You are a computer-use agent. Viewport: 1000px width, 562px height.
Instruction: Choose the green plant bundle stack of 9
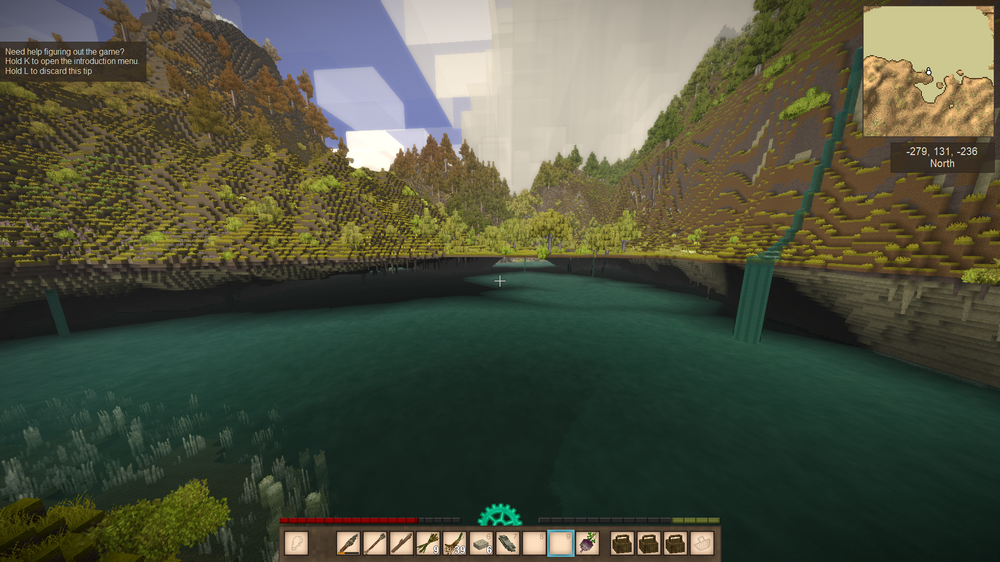pos(428,543)
